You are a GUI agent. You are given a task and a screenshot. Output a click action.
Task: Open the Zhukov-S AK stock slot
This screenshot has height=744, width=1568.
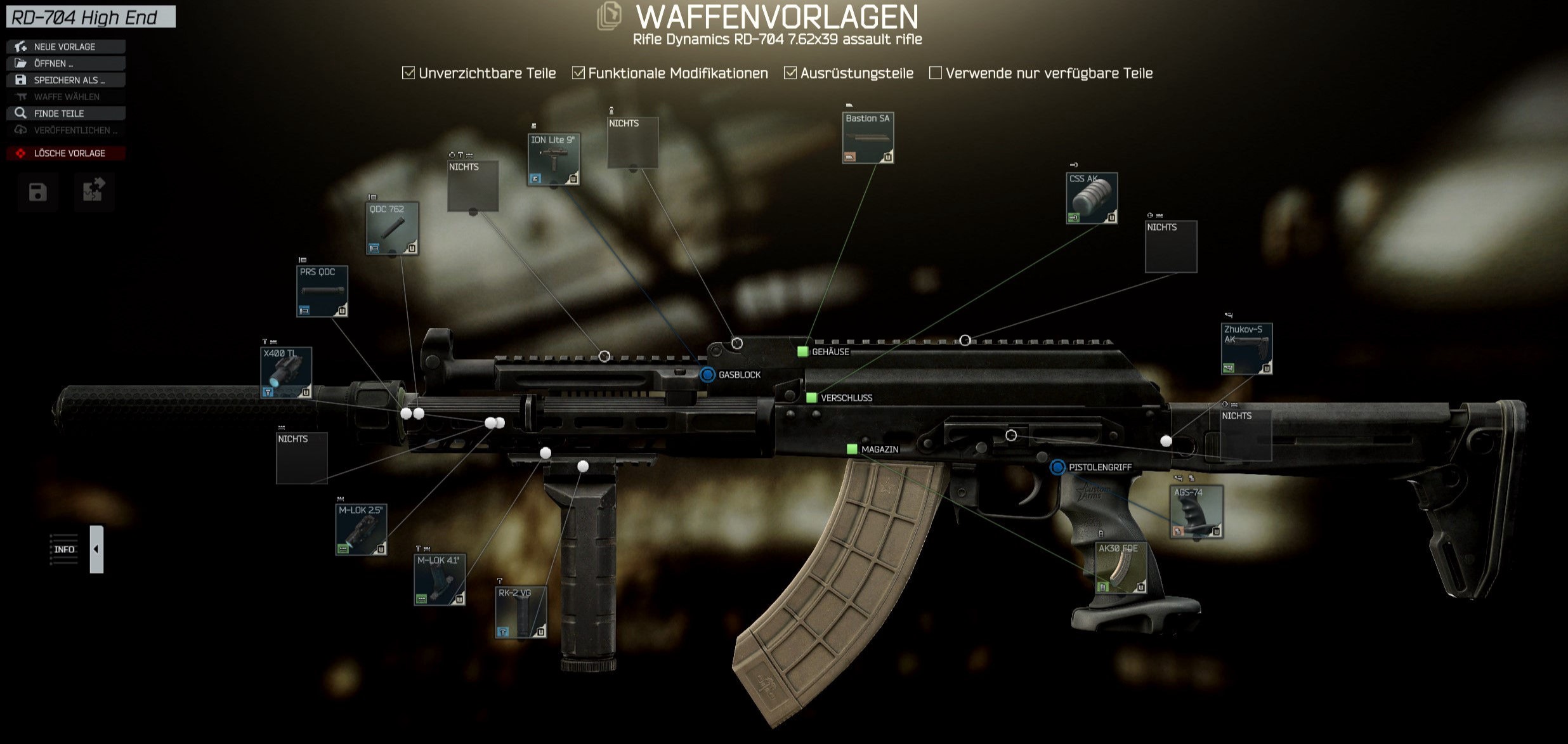1246,349
